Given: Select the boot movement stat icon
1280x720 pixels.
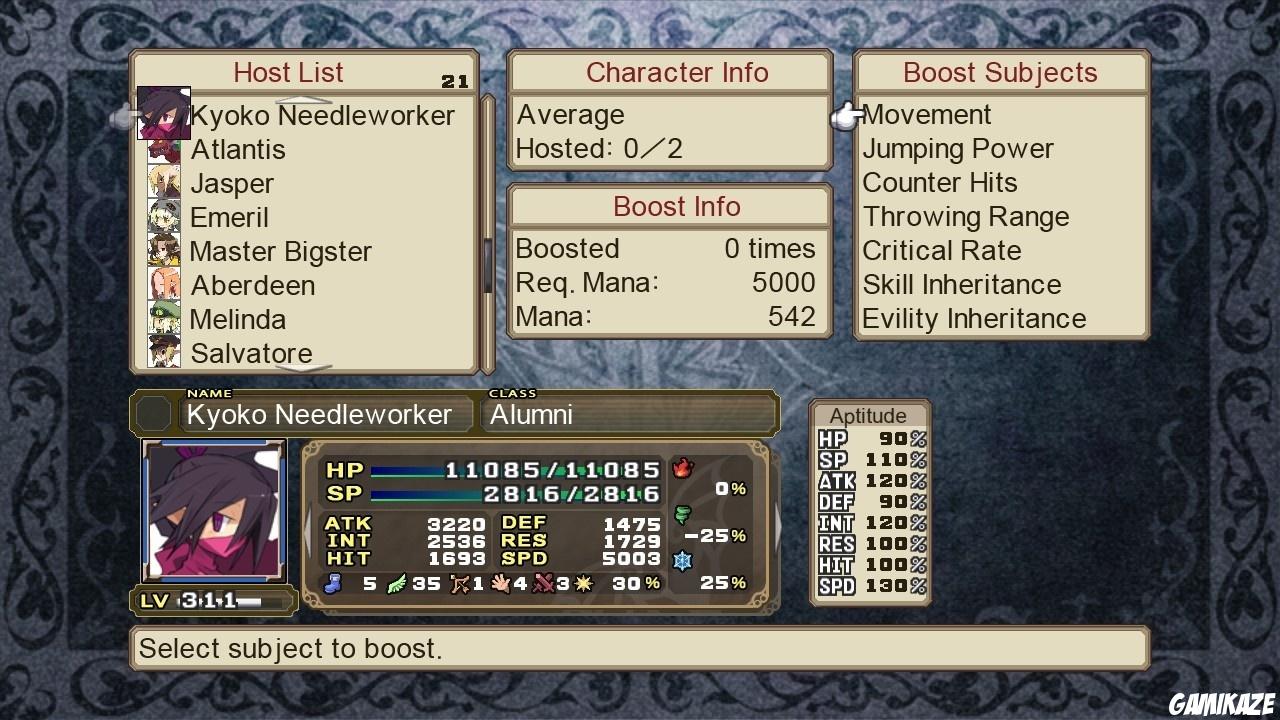Looking at the screenshot, I should point(334,582).
